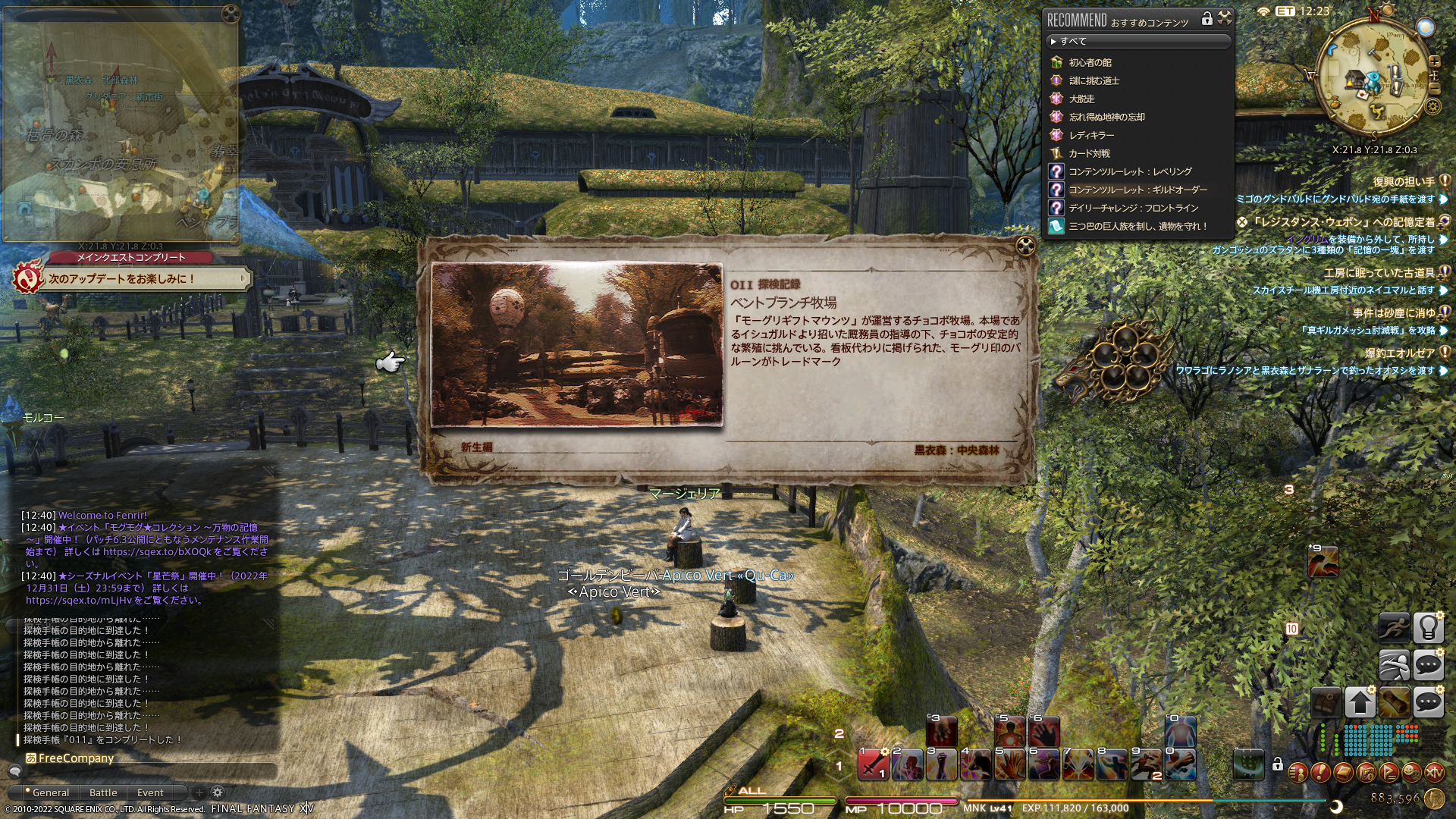Open chat log settings gear
1456x819 pixels.
pos(217,792)
